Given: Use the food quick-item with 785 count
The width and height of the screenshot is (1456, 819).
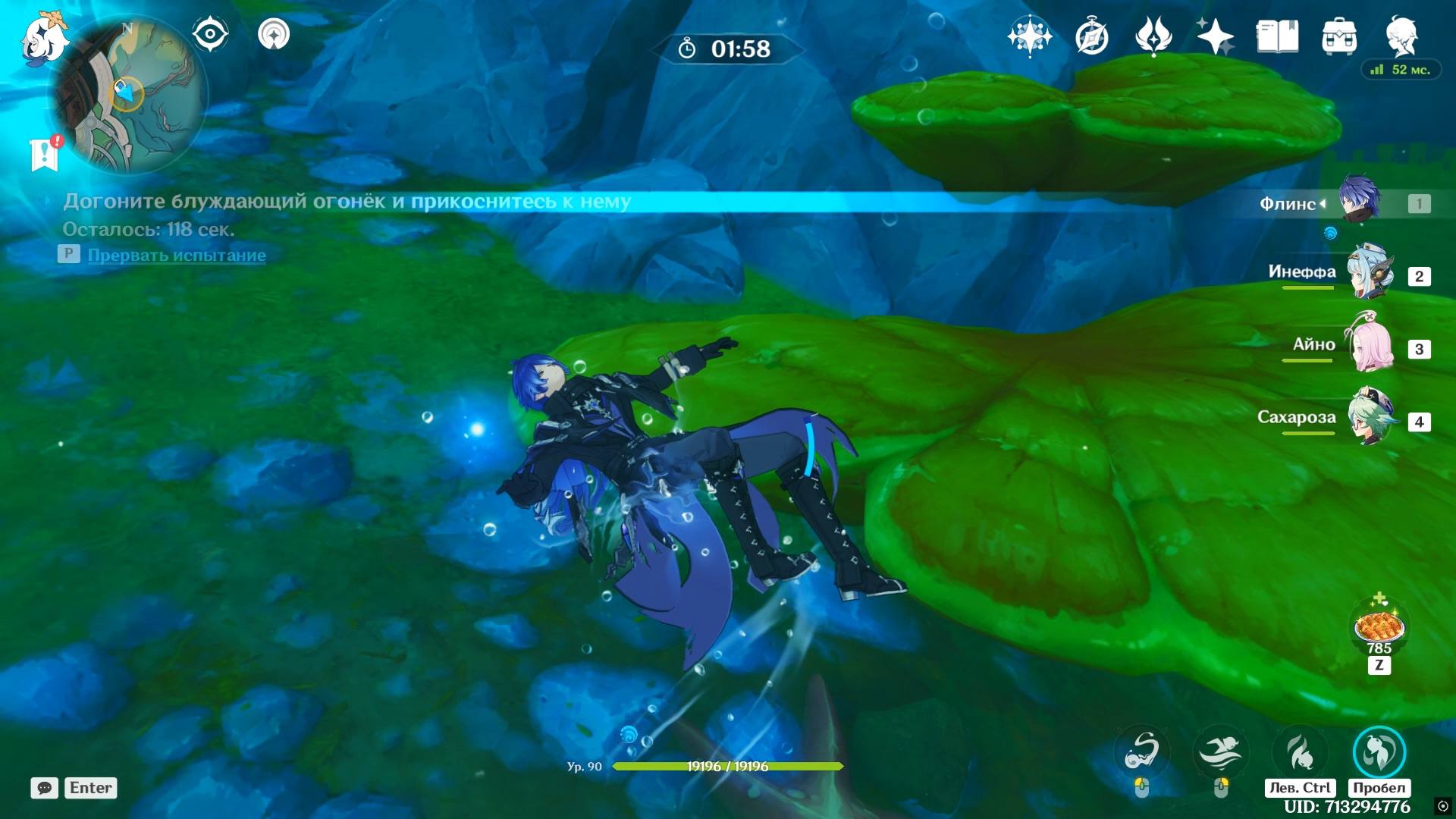Looking at the screenshot, I should pyautogui.click(x=1379, y=629).
